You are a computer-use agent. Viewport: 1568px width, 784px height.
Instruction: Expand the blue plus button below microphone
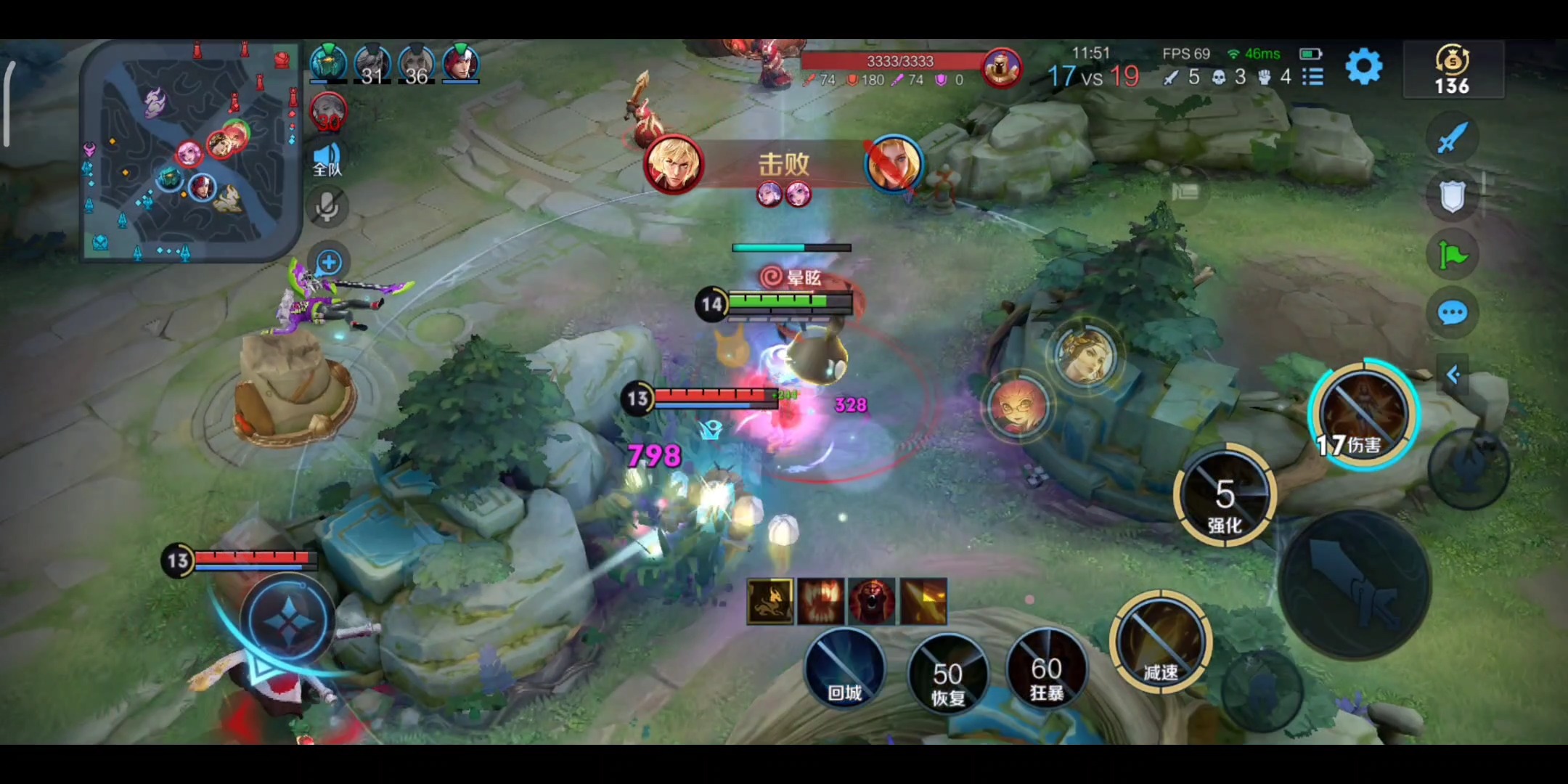click(x=329, y=262)
